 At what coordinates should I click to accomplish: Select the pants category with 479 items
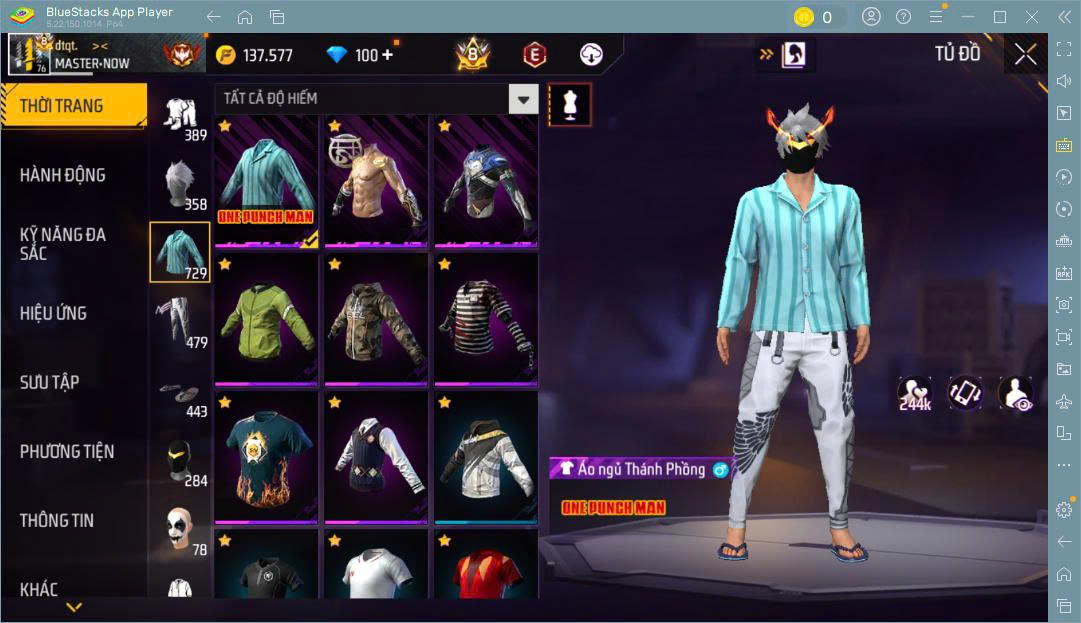tap(180, 320)
